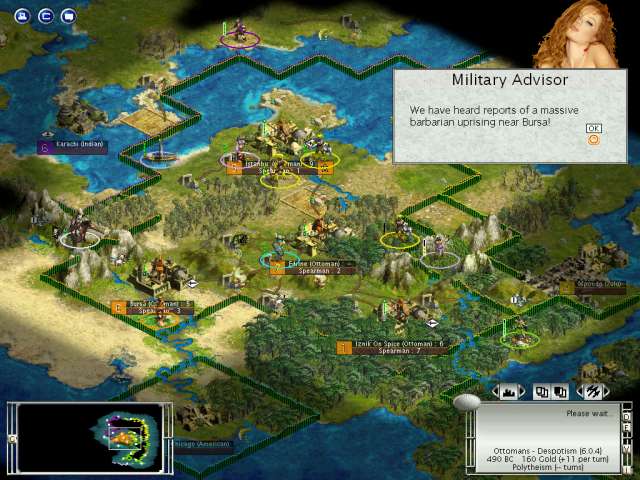The image size is (640, 480).
Task: Dismiss the Military Advisor message with OK
Action: click(x=594, y=129)
